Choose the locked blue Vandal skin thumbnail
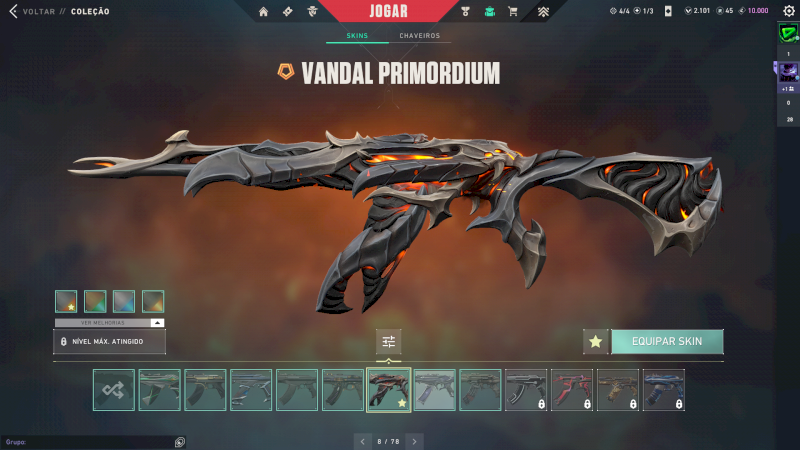The height and width of the screenshot is (450, 800). click(x=664, y=390)
